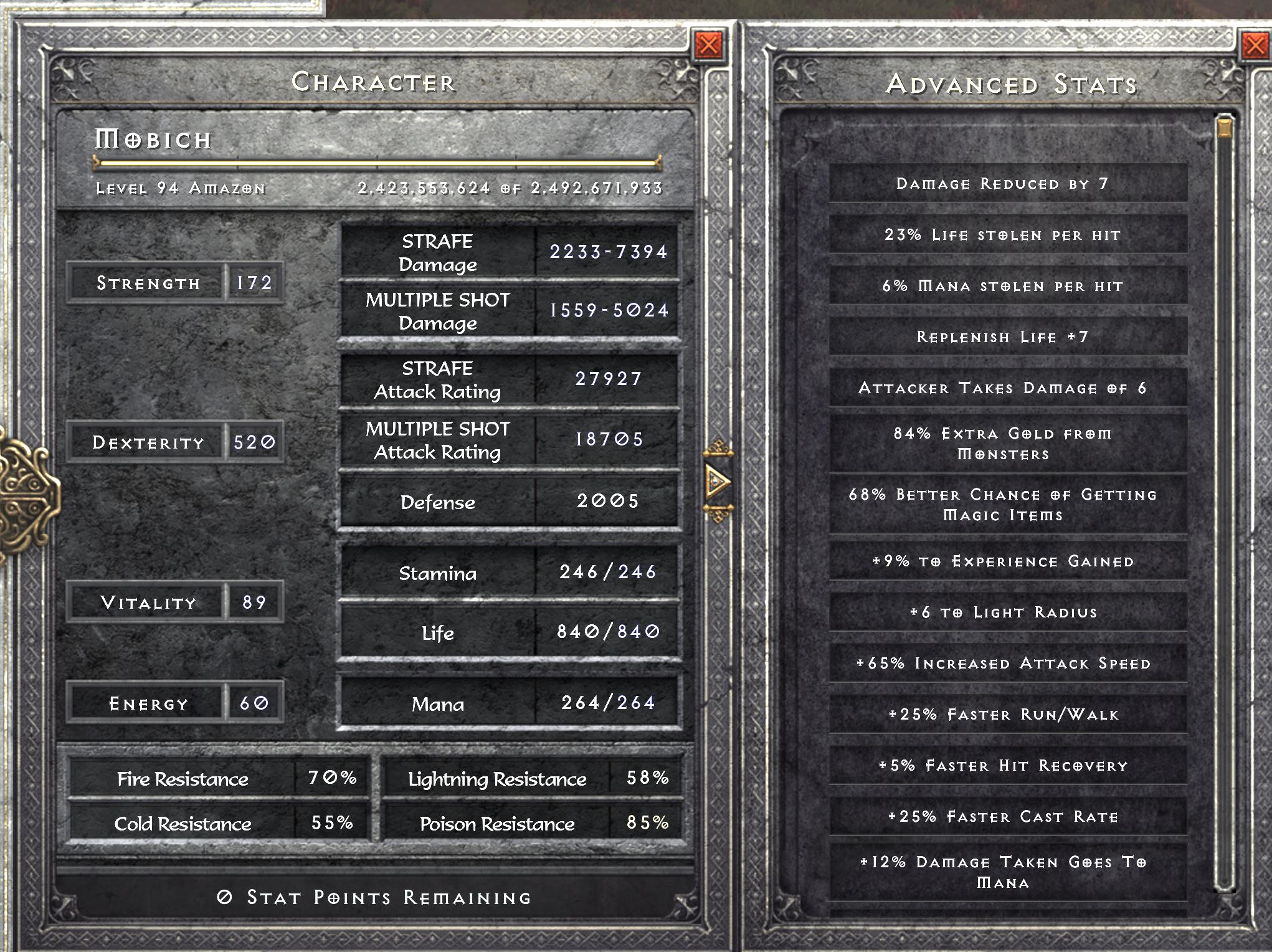This screenshot has height=952, width=1272.
Task: Select the Vitality attribute
Action: [x=174, y=602]
